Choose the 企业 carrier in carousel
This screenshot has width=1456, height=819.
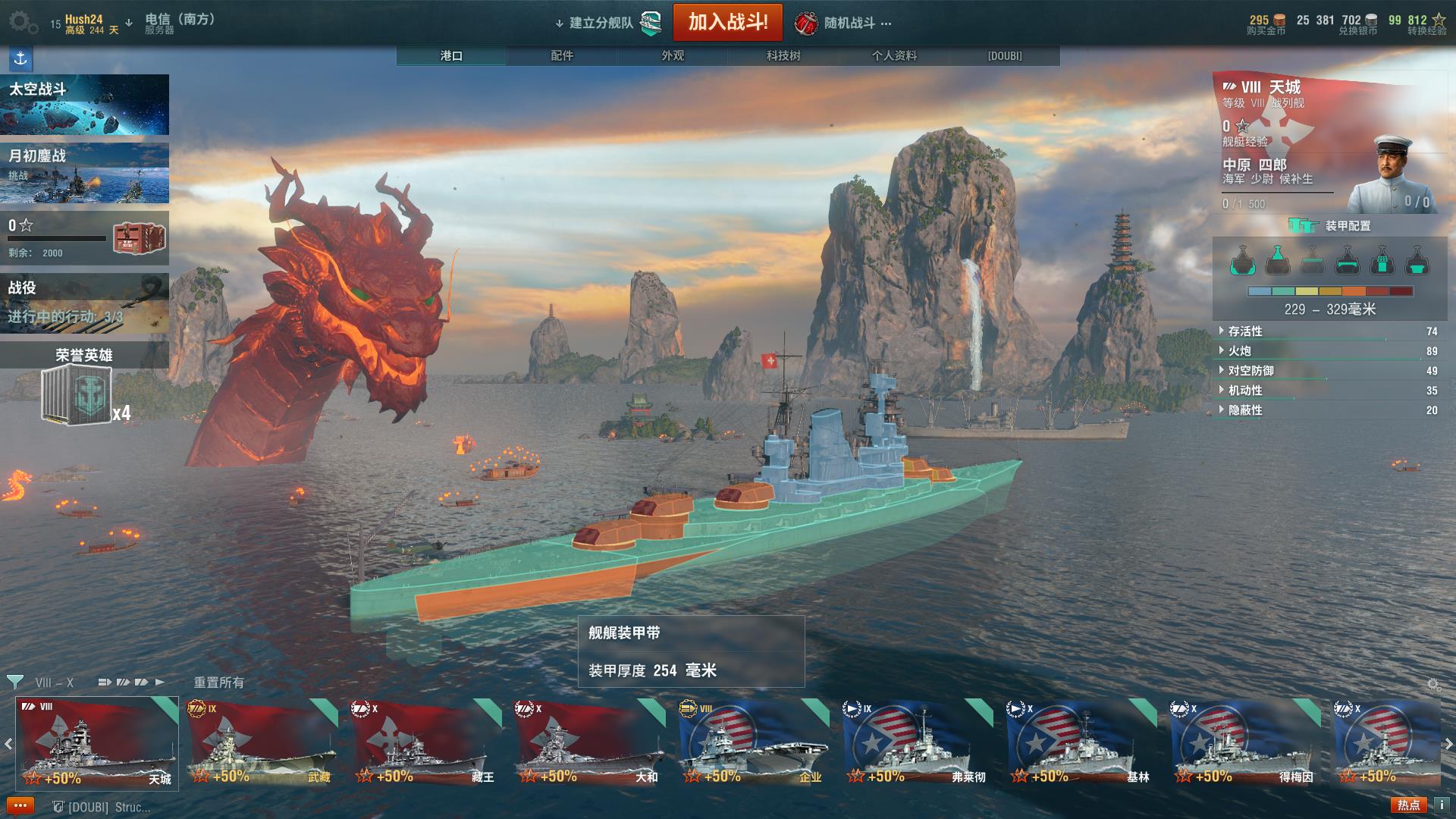click(752, 743)
